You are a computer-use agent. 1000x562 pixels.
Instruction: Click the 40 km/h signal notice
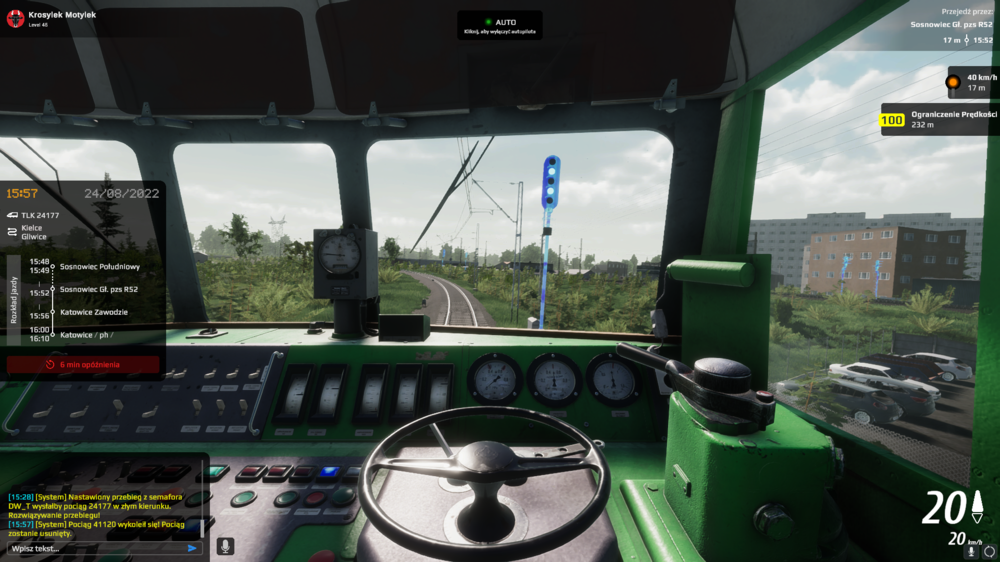[969, 82]
